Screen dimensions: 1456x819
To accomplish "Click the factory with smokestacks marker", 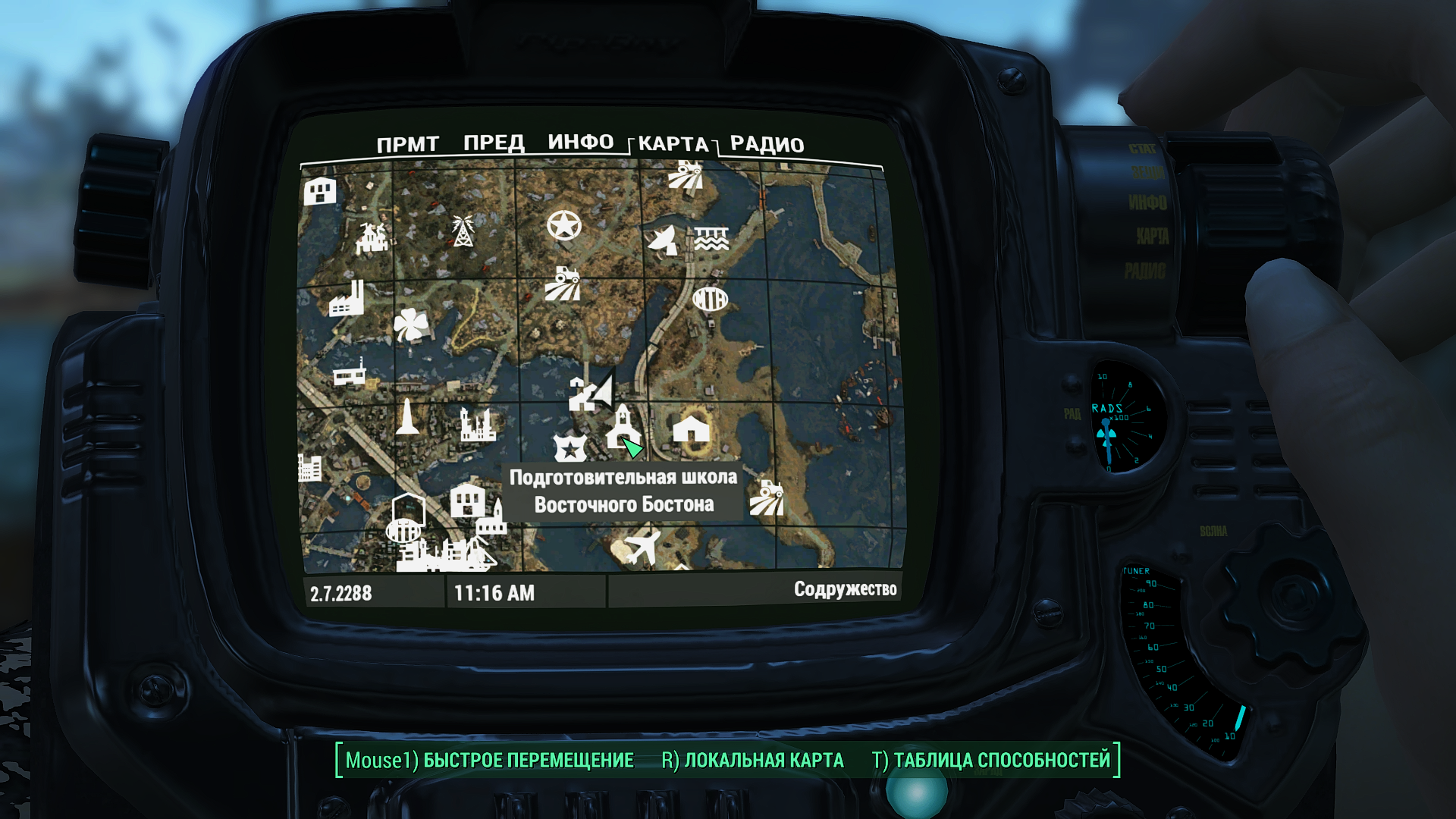I will [347, 299].
